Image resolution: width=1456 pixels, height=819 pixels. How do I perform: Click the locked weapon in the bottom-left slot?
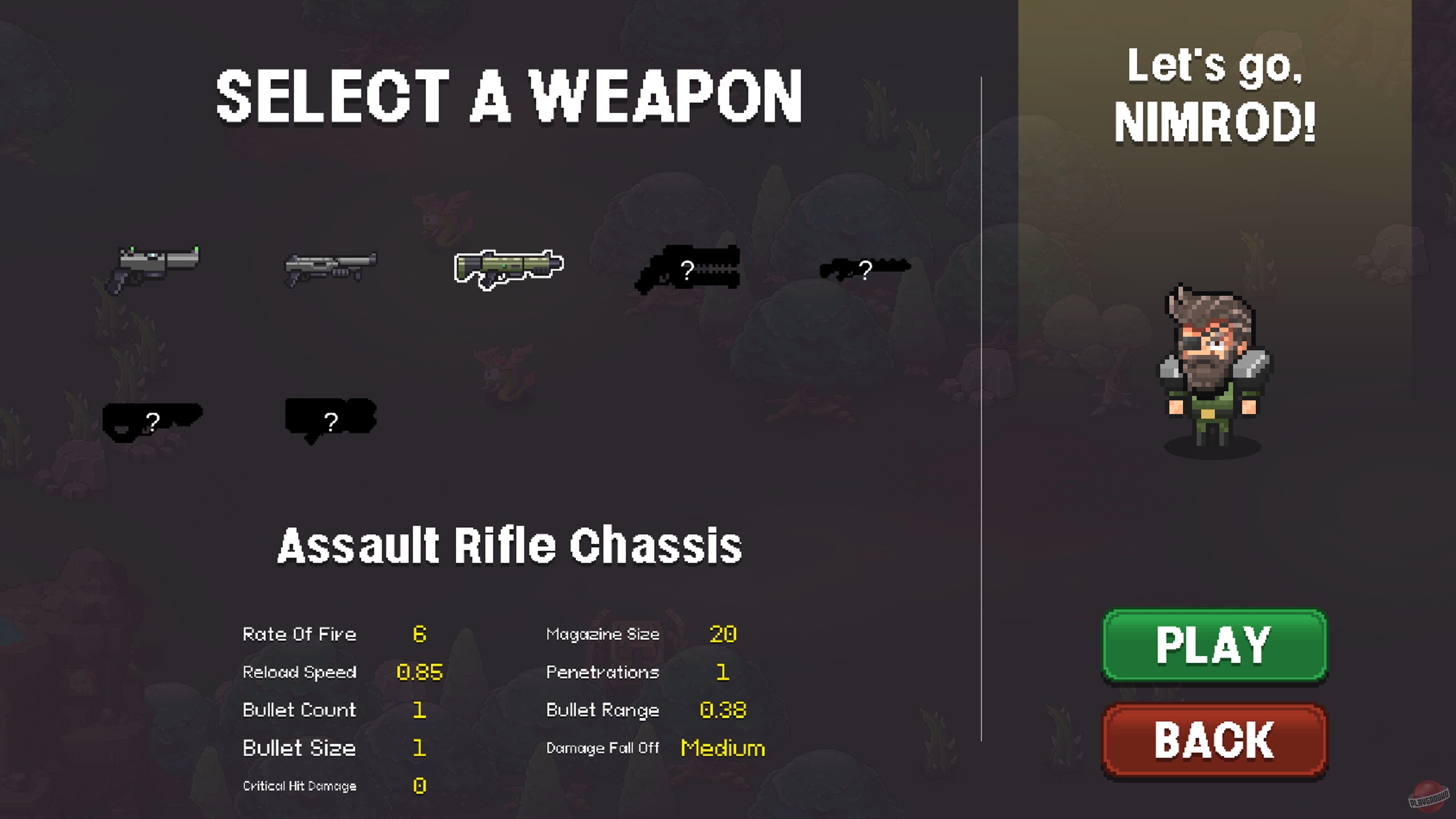[154, 421]
